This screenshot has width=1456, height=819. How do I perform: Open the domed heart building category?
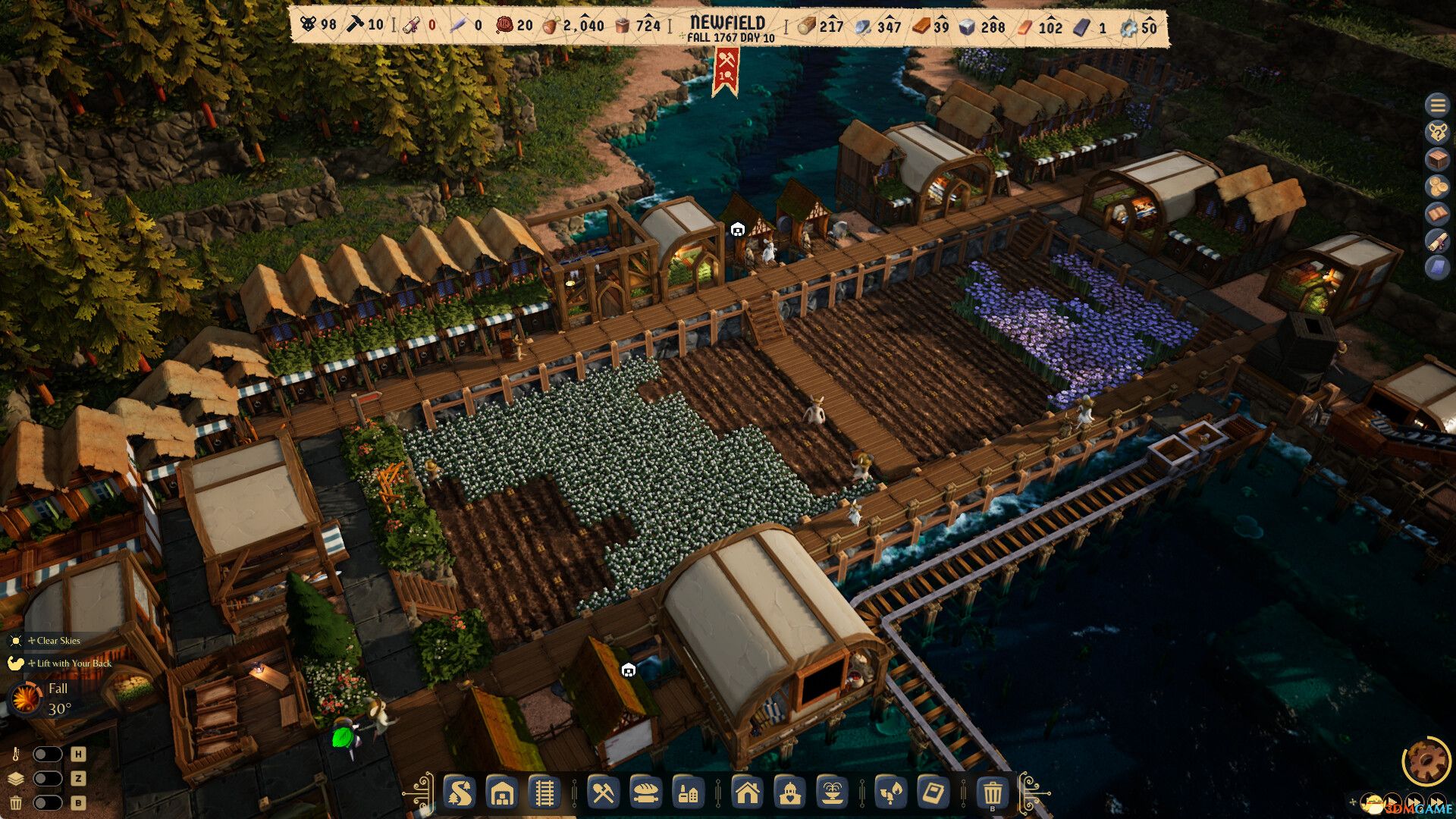789,793
